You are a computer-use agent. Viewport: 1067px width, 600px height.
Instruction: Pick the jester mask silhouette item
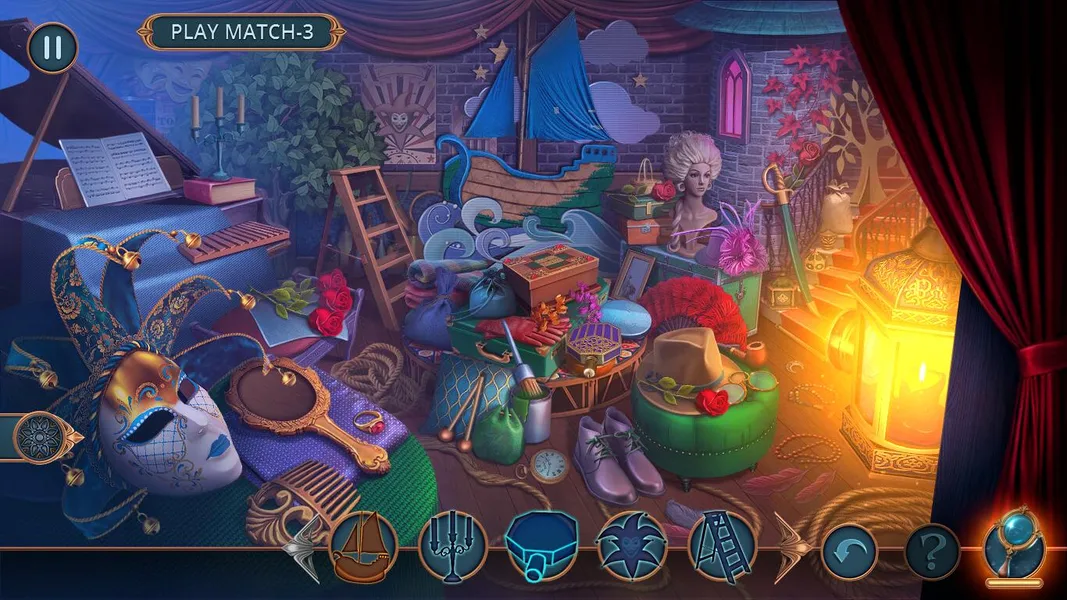[631, 548]
